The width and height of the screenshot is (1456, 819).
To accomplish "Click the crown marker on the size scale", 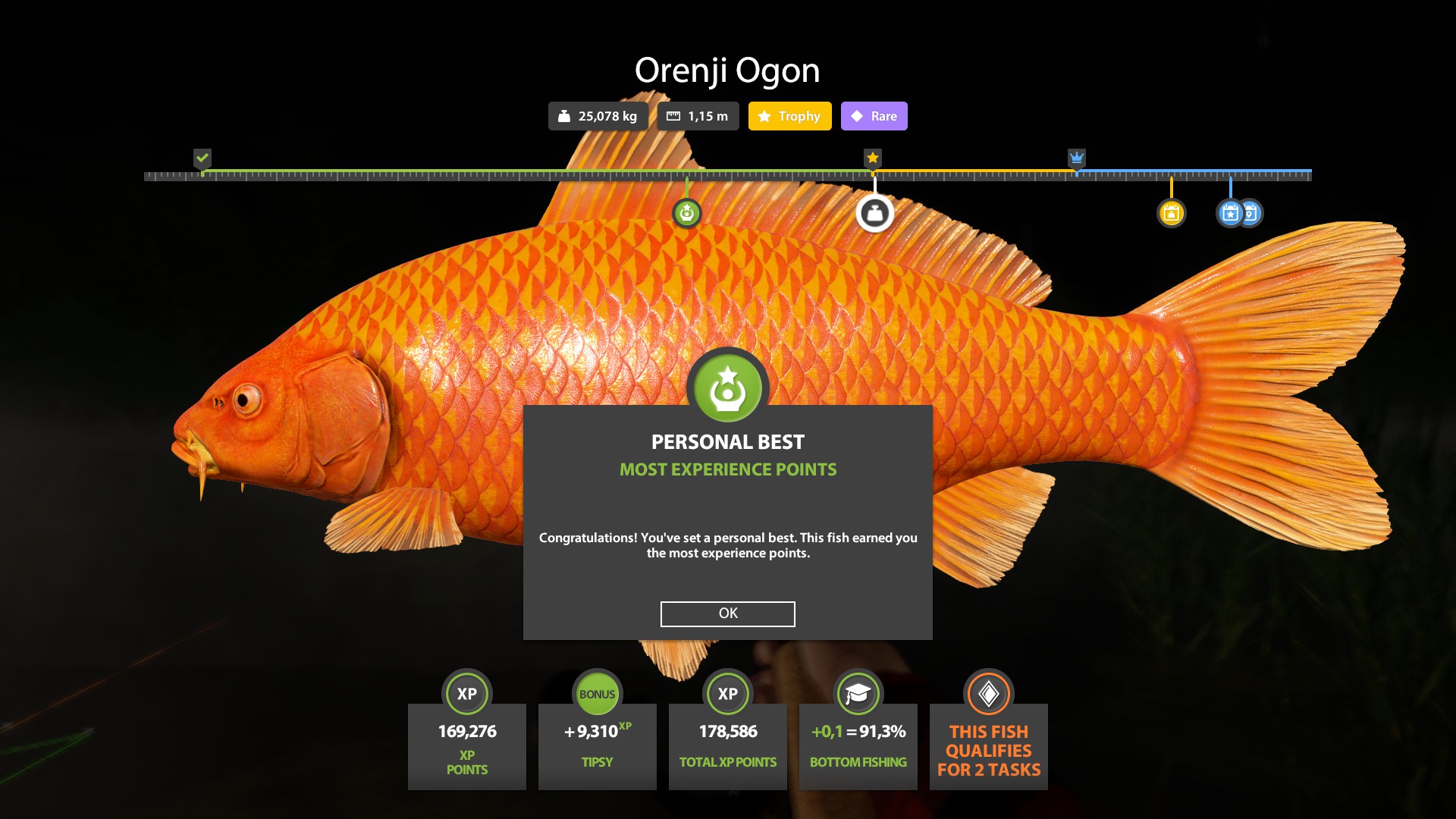I will click(1077, 158).
